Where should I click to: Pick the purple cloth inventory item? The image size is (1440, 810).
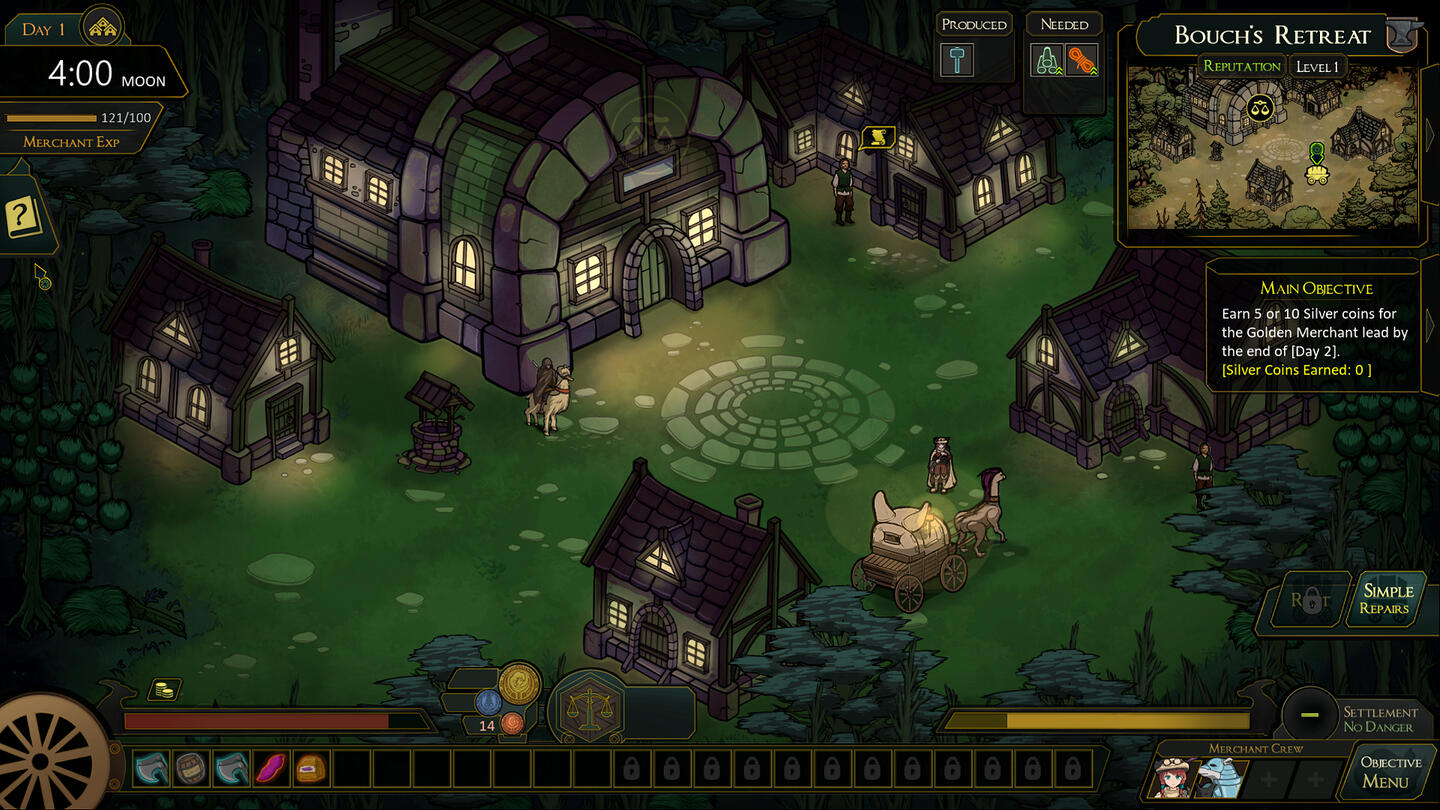click(271, 768)
